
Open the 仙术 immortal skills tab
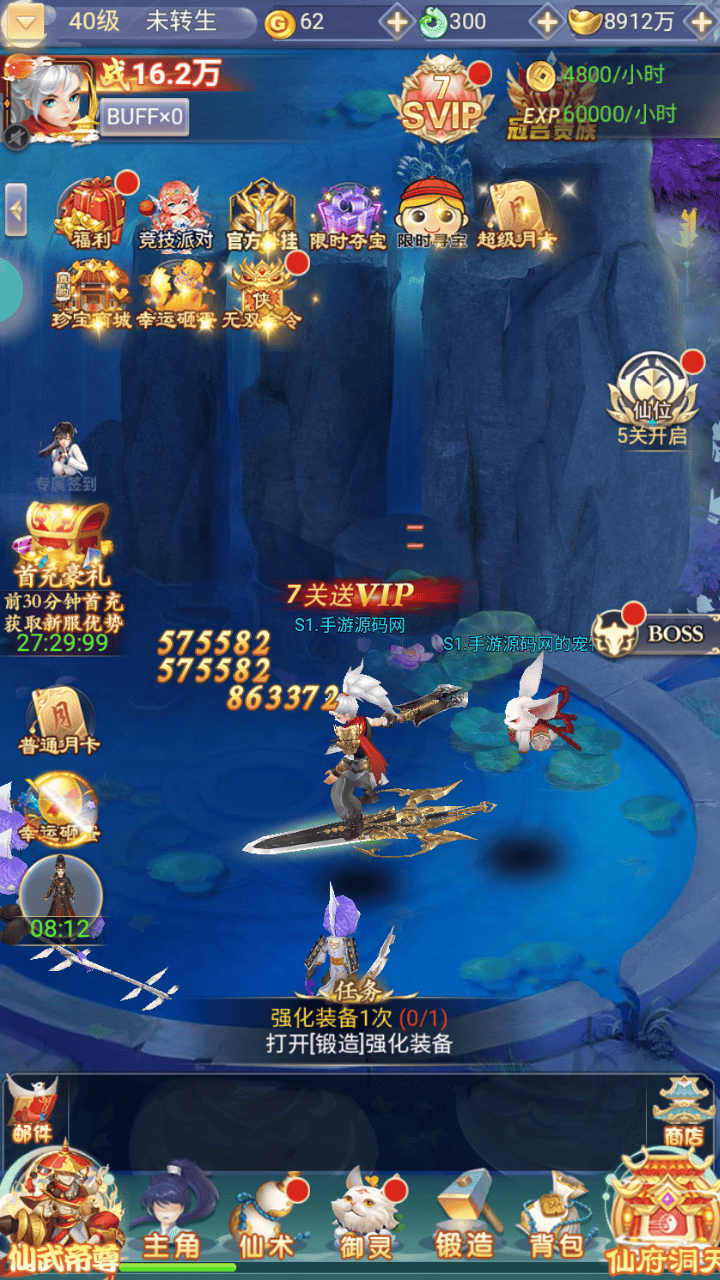click(265, 1215)
